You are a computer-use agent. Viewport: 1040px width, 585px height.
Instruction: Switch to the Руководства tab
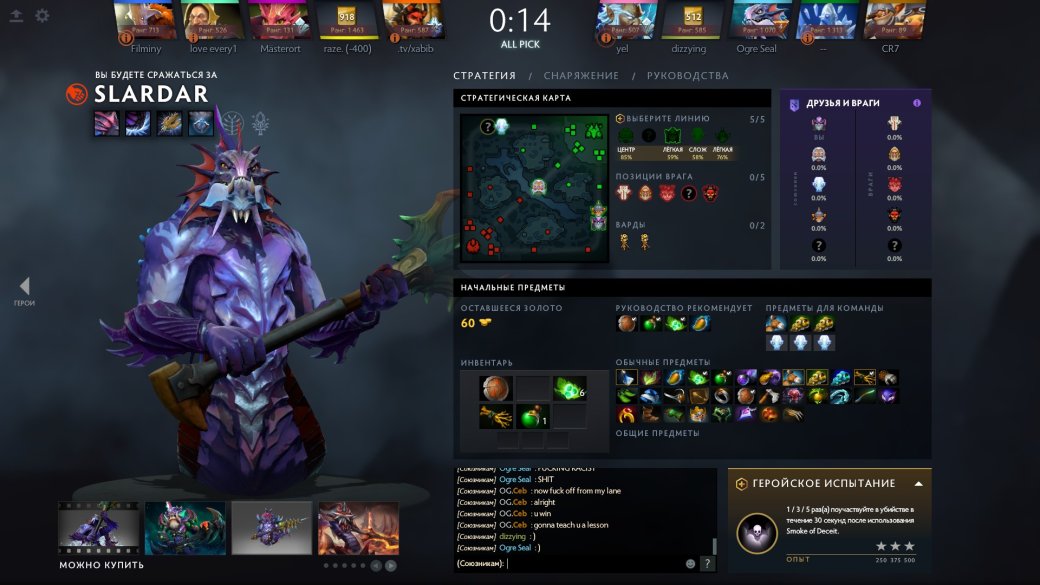coord(687,76)
